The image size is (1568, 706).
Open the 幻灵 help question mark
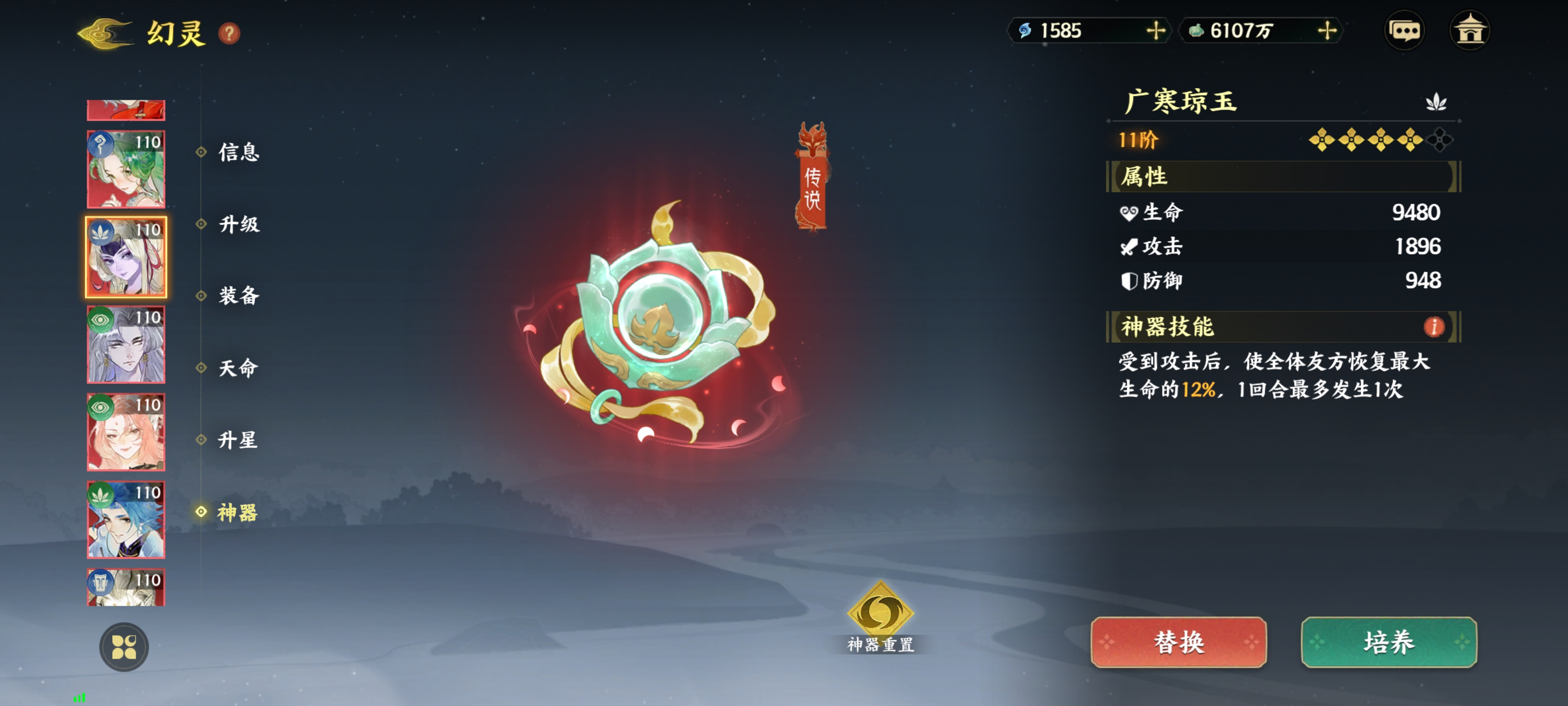(229, 33)
